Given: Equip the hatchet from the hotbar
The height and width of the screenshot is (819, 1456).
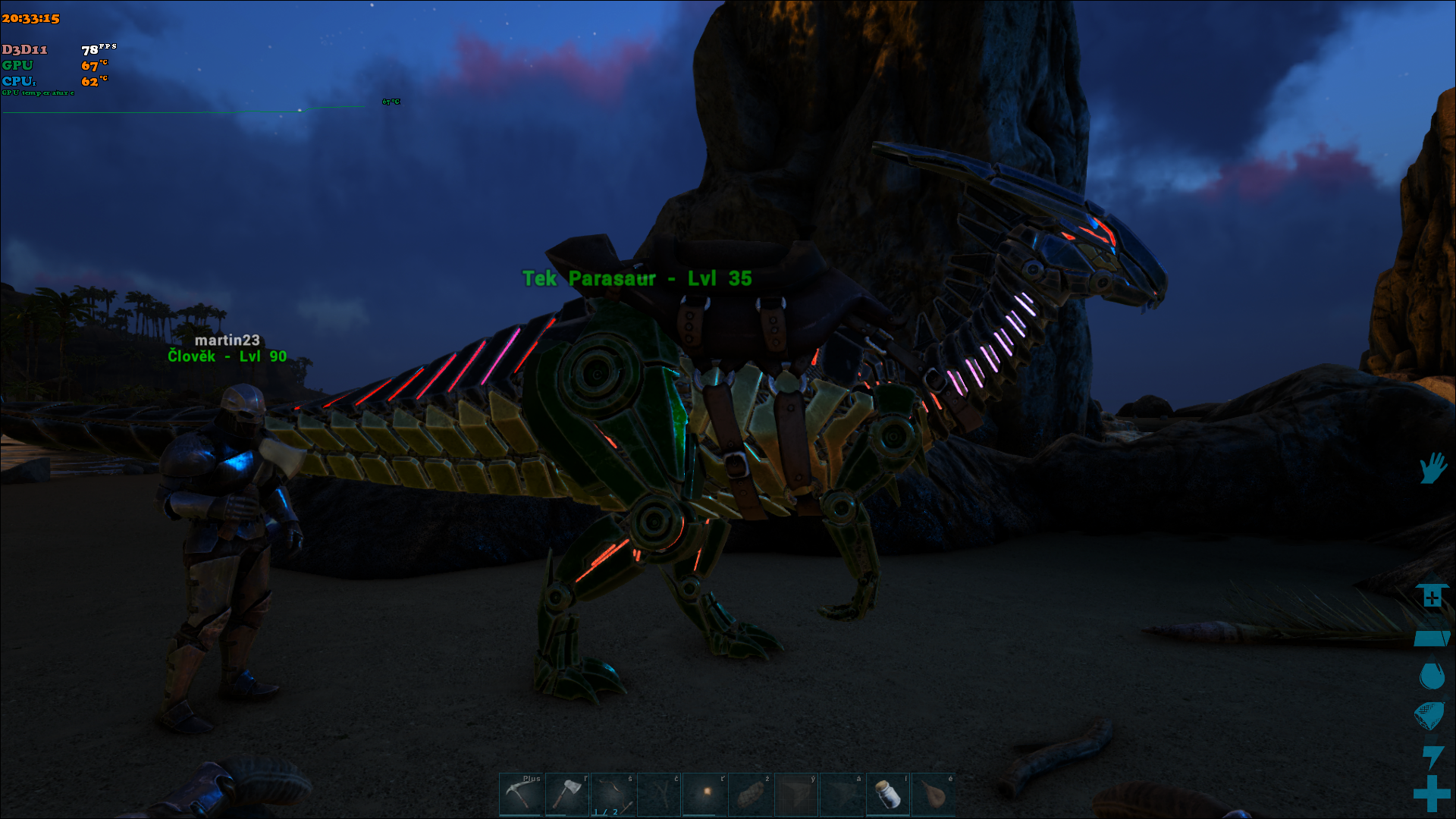Looking at the screenshot, I should click(x=566, y=794).
